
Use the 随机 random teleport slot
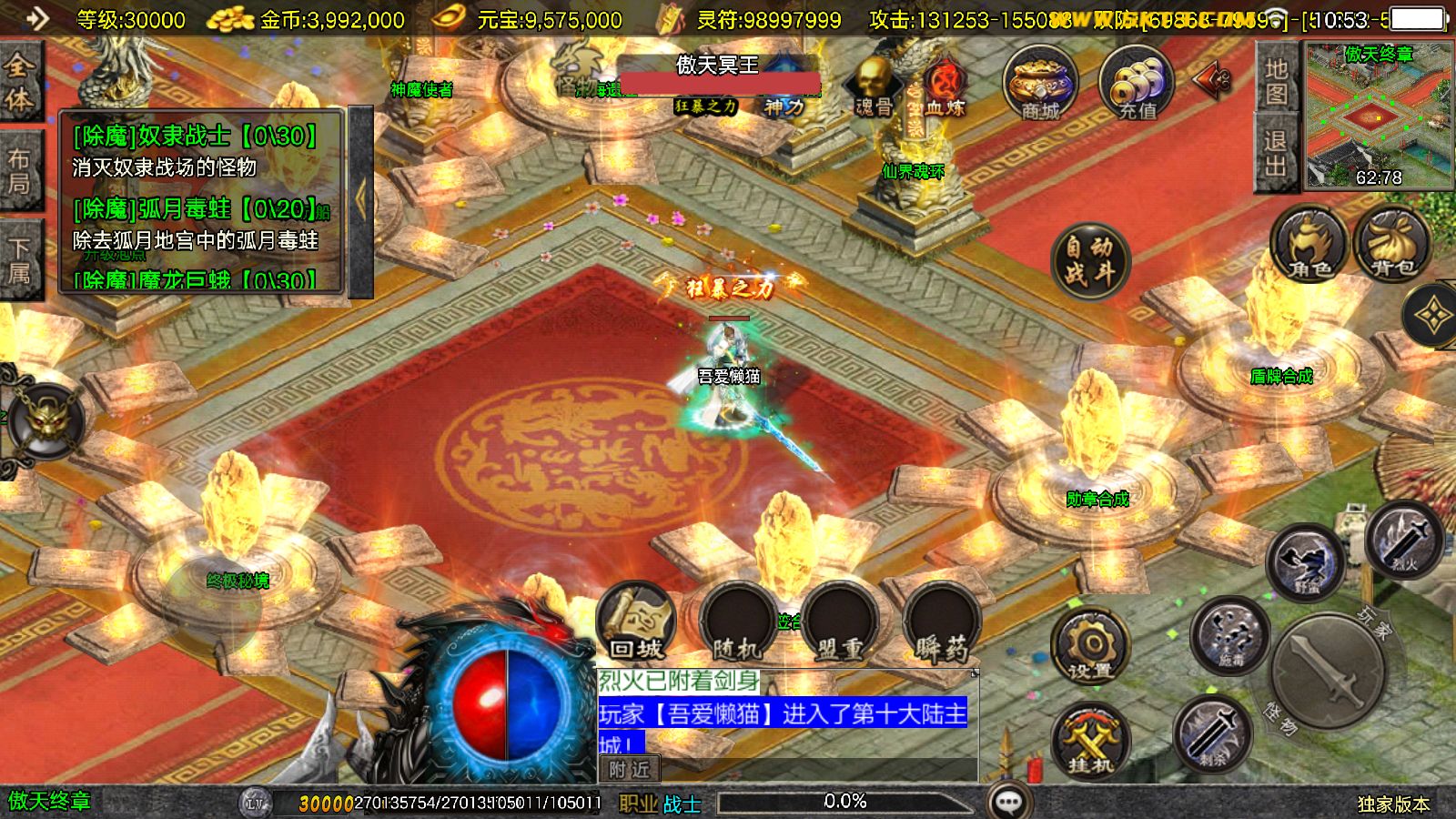coord(737,623)
